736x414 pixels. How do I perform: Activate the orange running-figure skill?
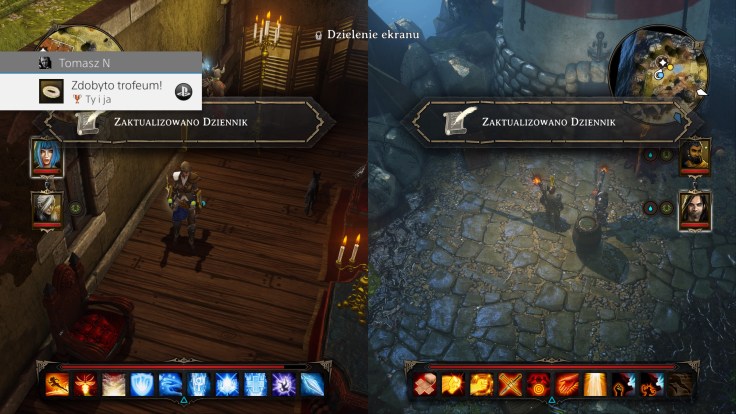pos(57,384)
